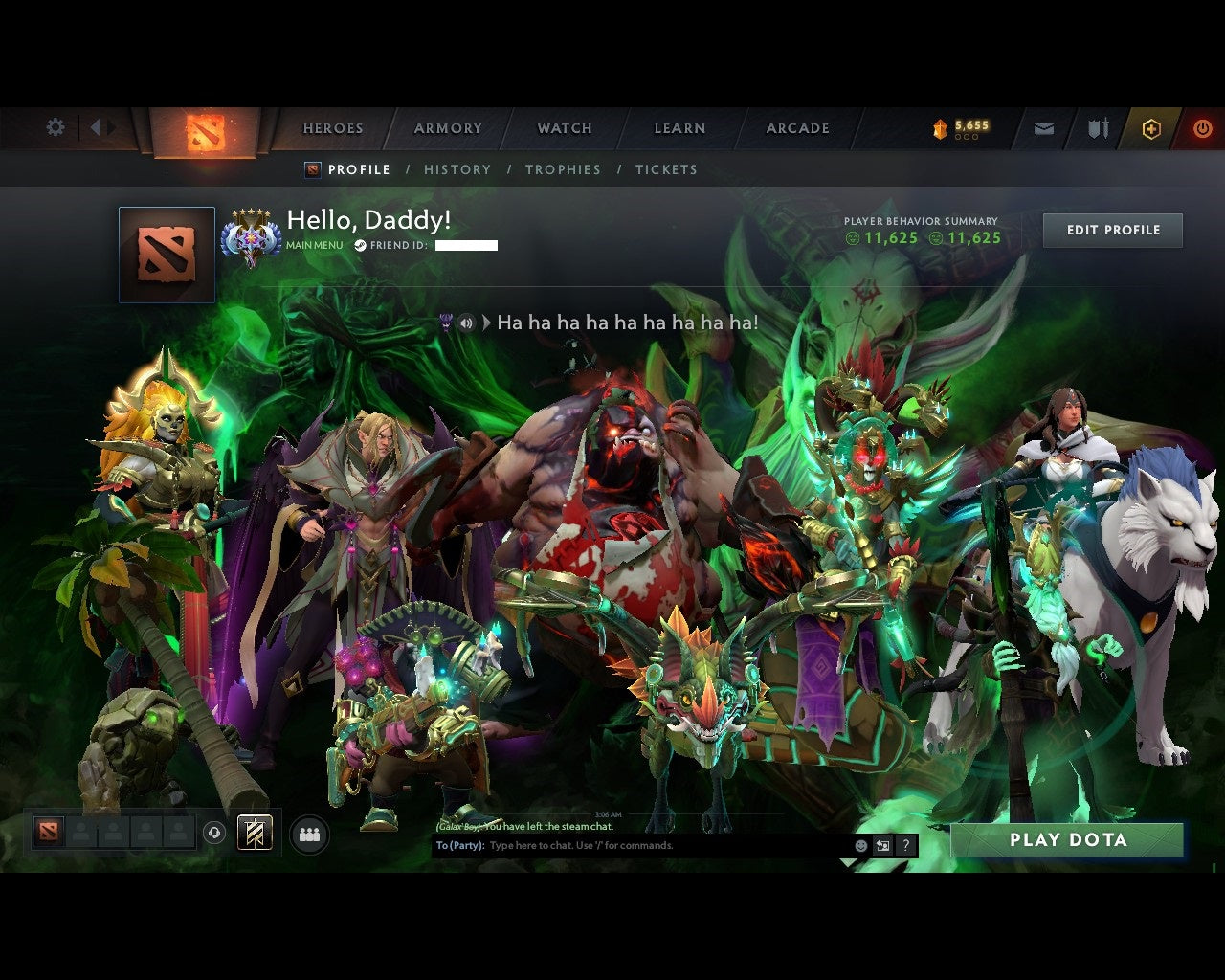Mute the chat wheel speaker icon
Image resolution: width=1225 pixels, height=980 pixels.
tap(467, 323)
